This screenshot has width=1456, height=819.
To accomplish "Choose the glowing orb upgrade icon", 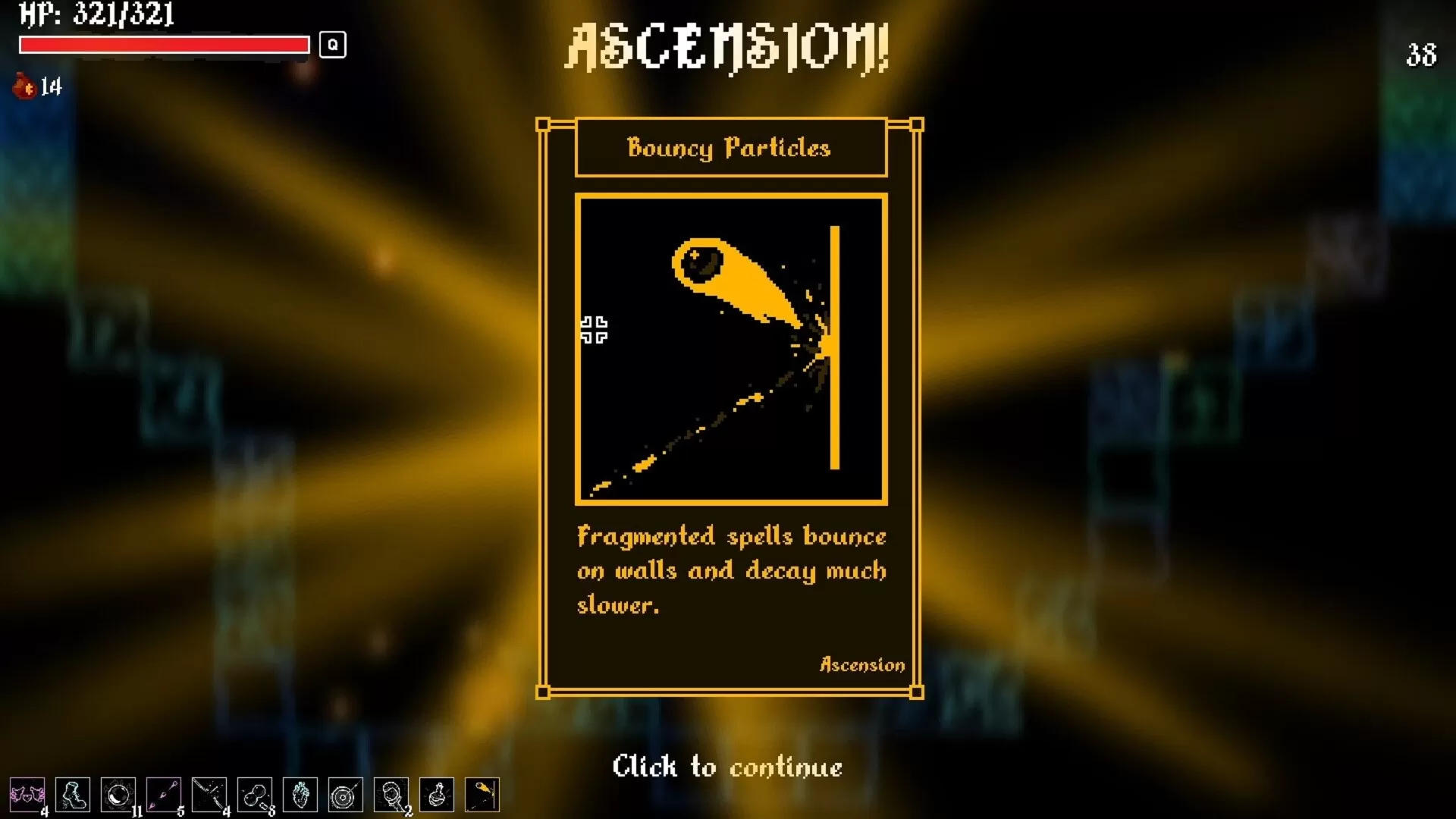I will pos(118,795).
